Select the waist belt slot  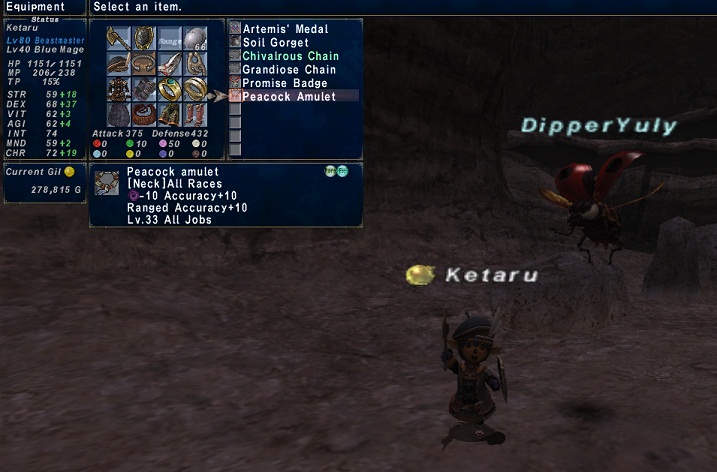(144, 113)
